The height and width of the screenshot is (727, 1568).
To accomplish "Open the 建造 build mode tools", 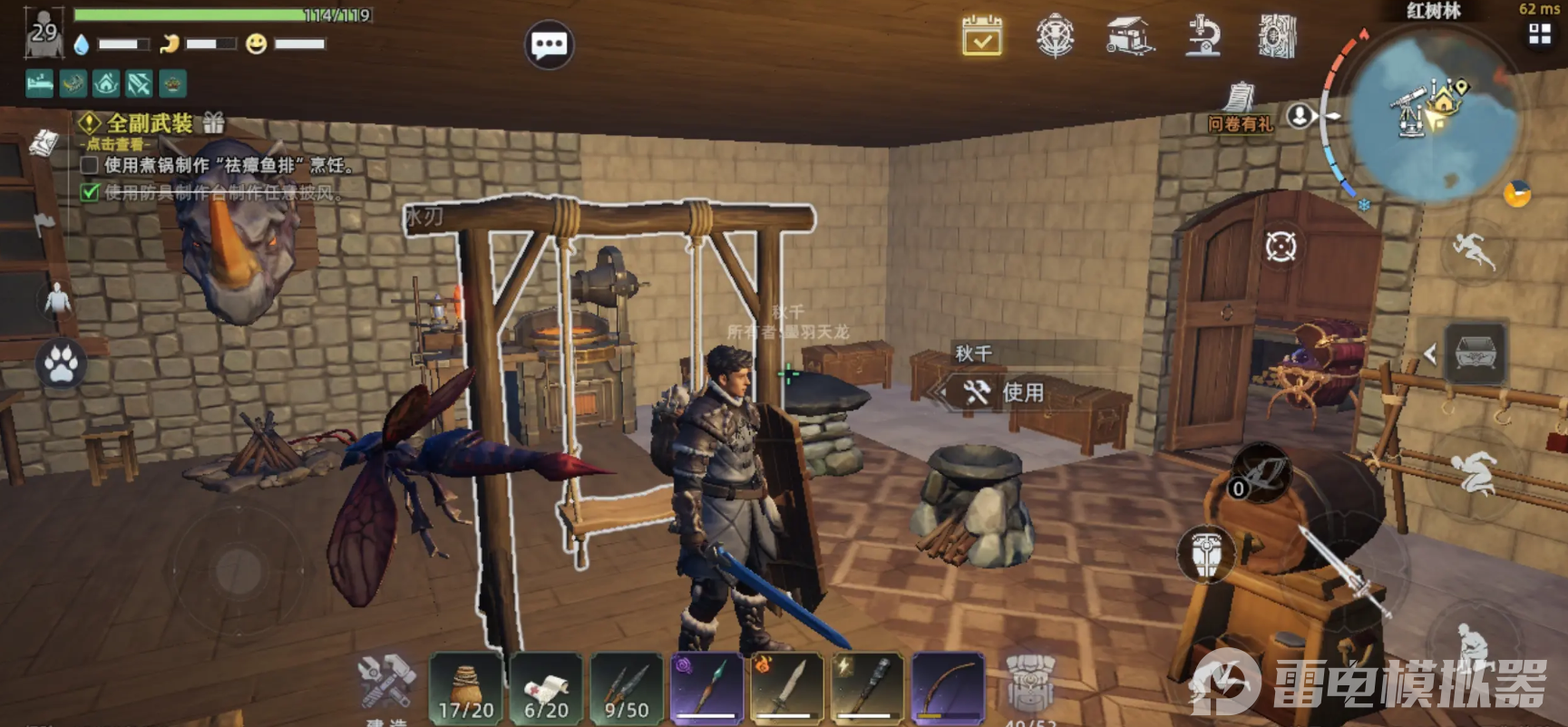I will 385,686.
